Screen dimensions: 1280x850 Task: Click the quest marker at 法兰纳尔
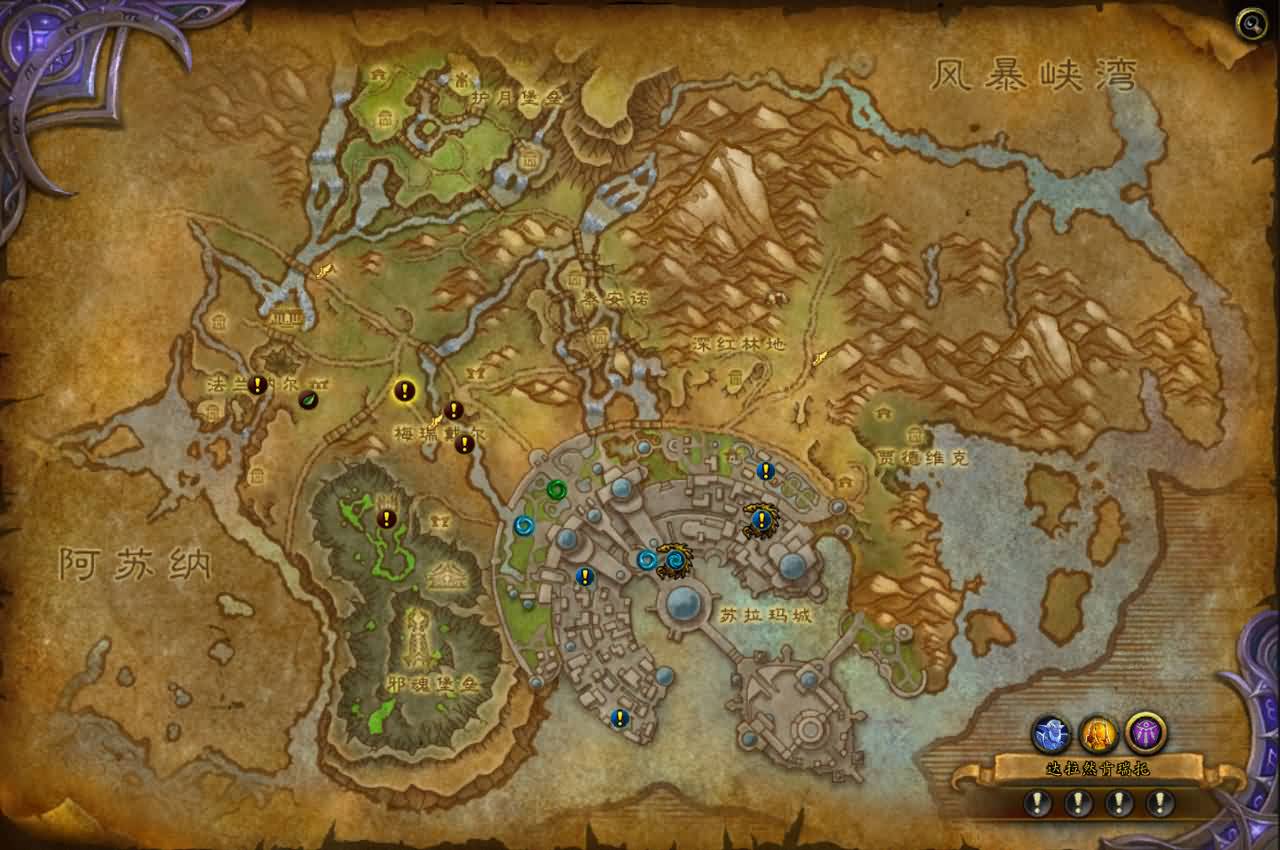pos(257,384)
